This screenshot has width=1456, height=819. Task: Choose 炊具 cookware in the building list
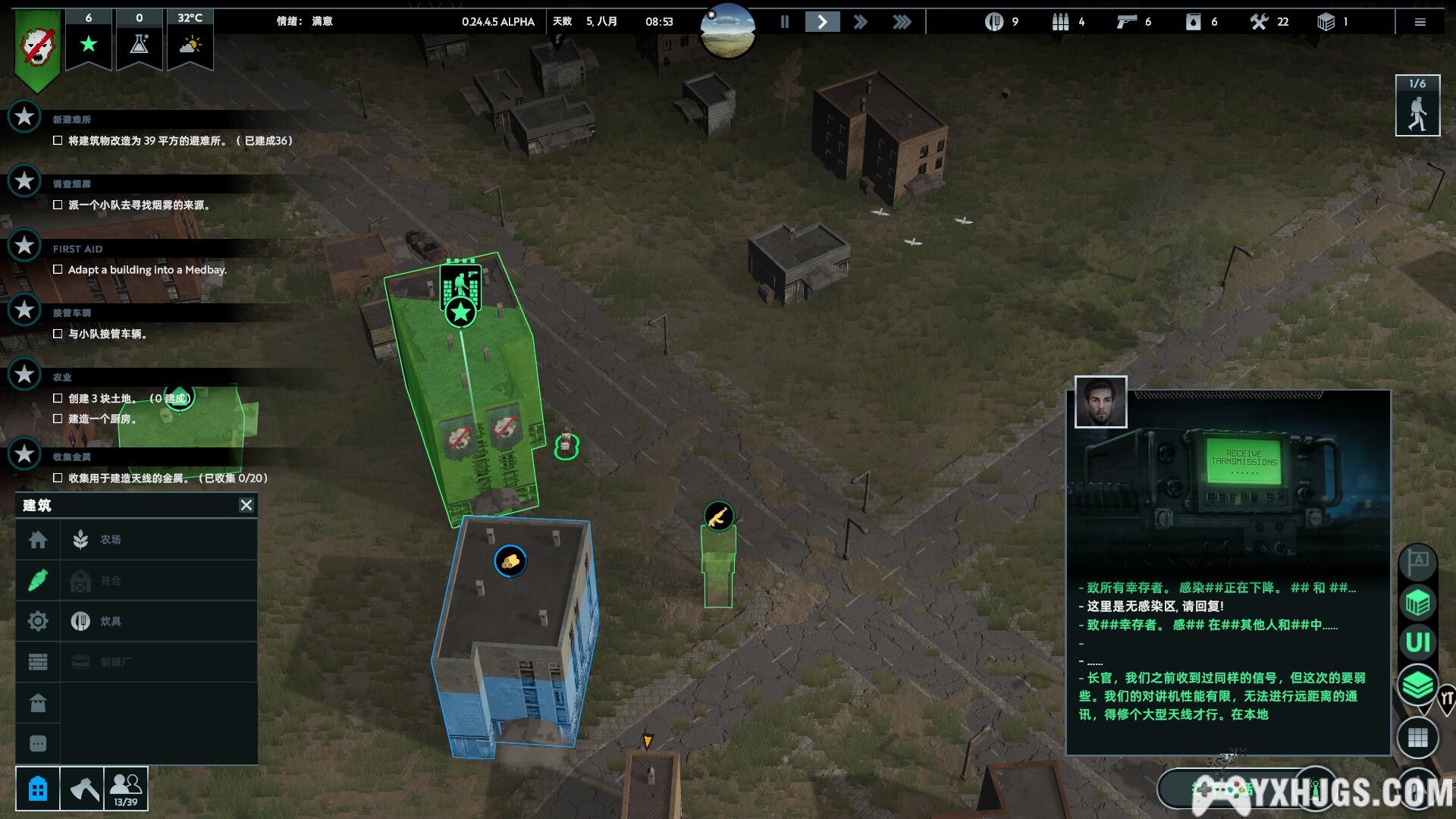111,622
